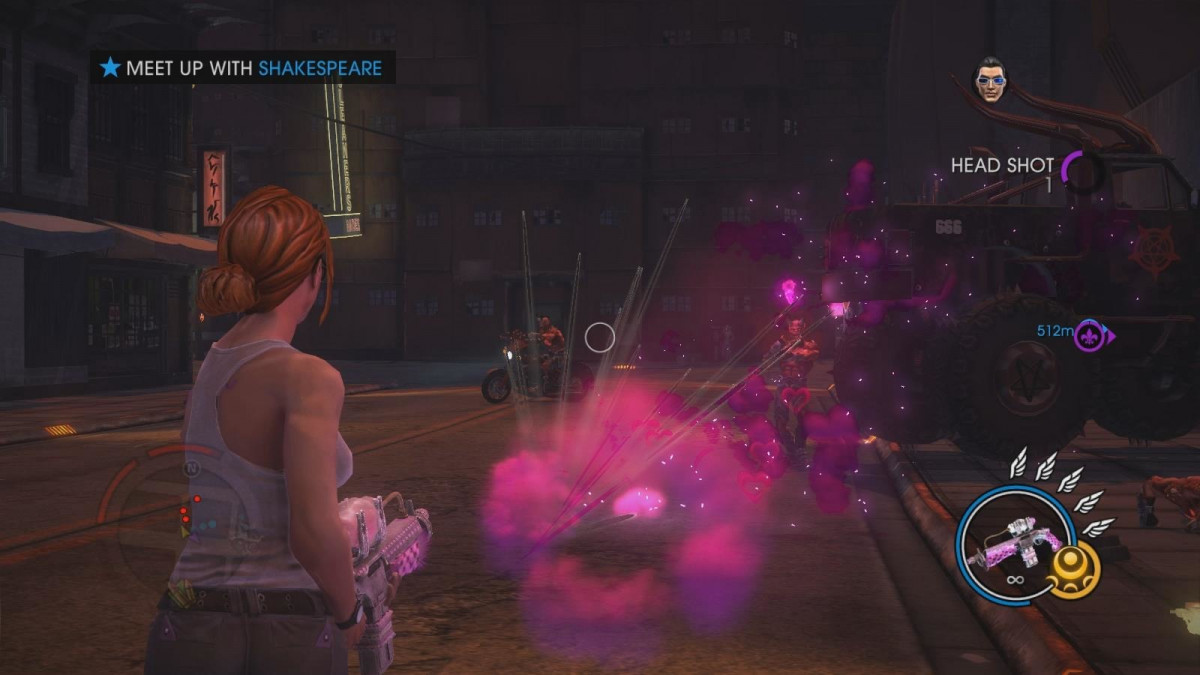This screenshot has height=675, width=1200.
Task: Select the pink equipped weapon icon
Action: point(1008,544)
